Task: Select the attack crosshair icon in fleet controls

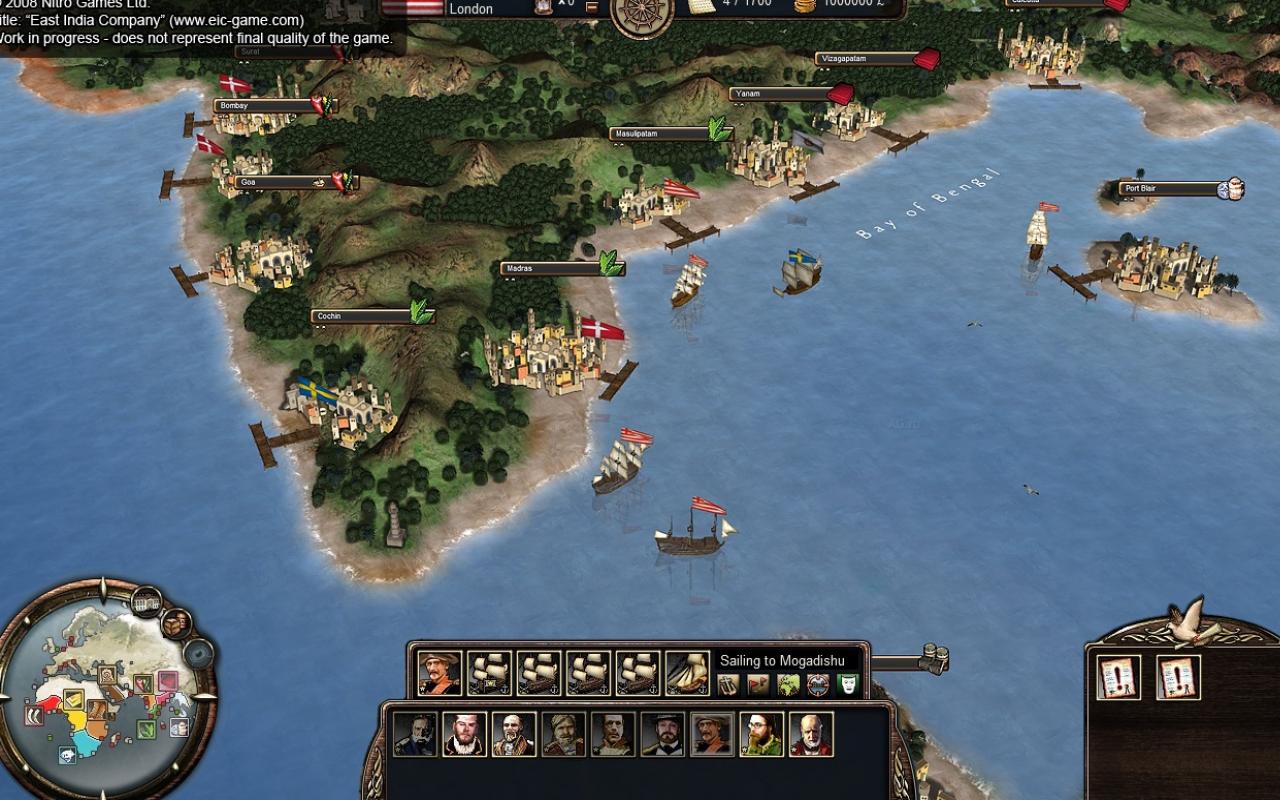Action: [816, 686]
